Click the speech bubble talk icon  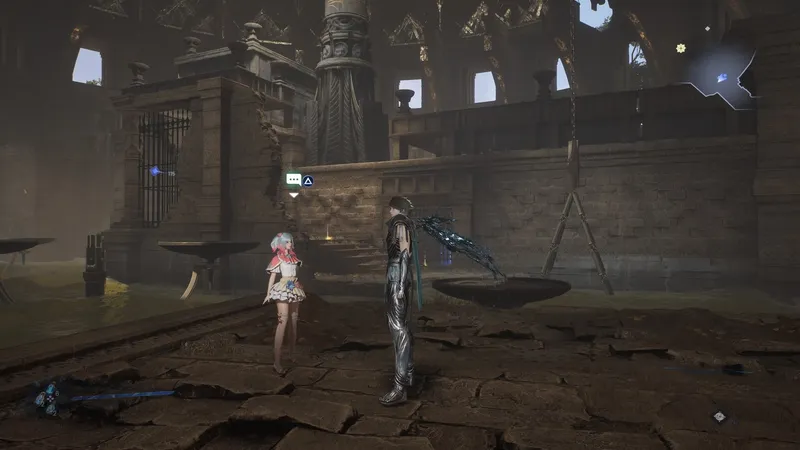[x=293, y=180]
